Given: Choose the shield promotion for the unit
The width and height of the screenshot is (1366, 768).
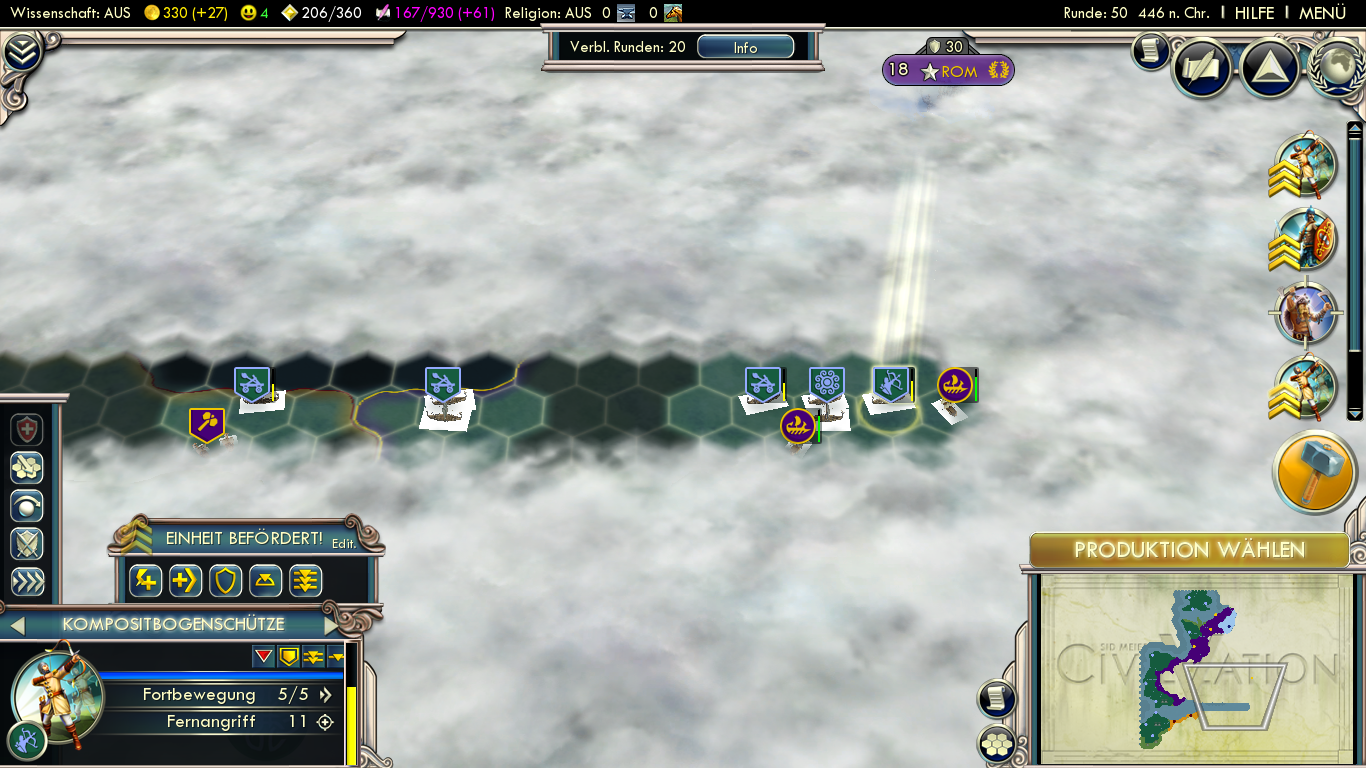Looking at the screenshot, I should 225,580.
